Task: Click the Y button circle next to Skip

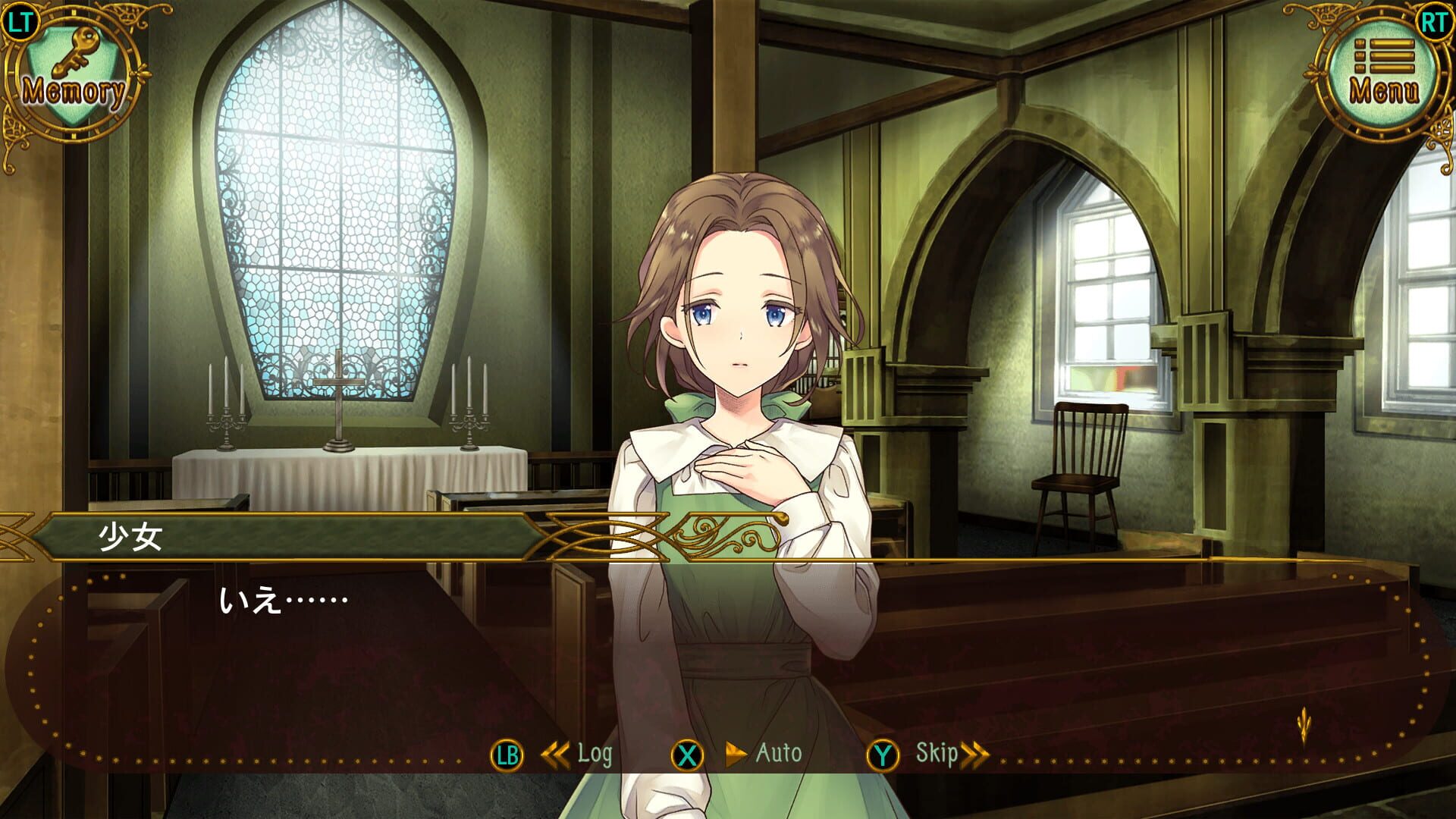Action: pos(884,755)
